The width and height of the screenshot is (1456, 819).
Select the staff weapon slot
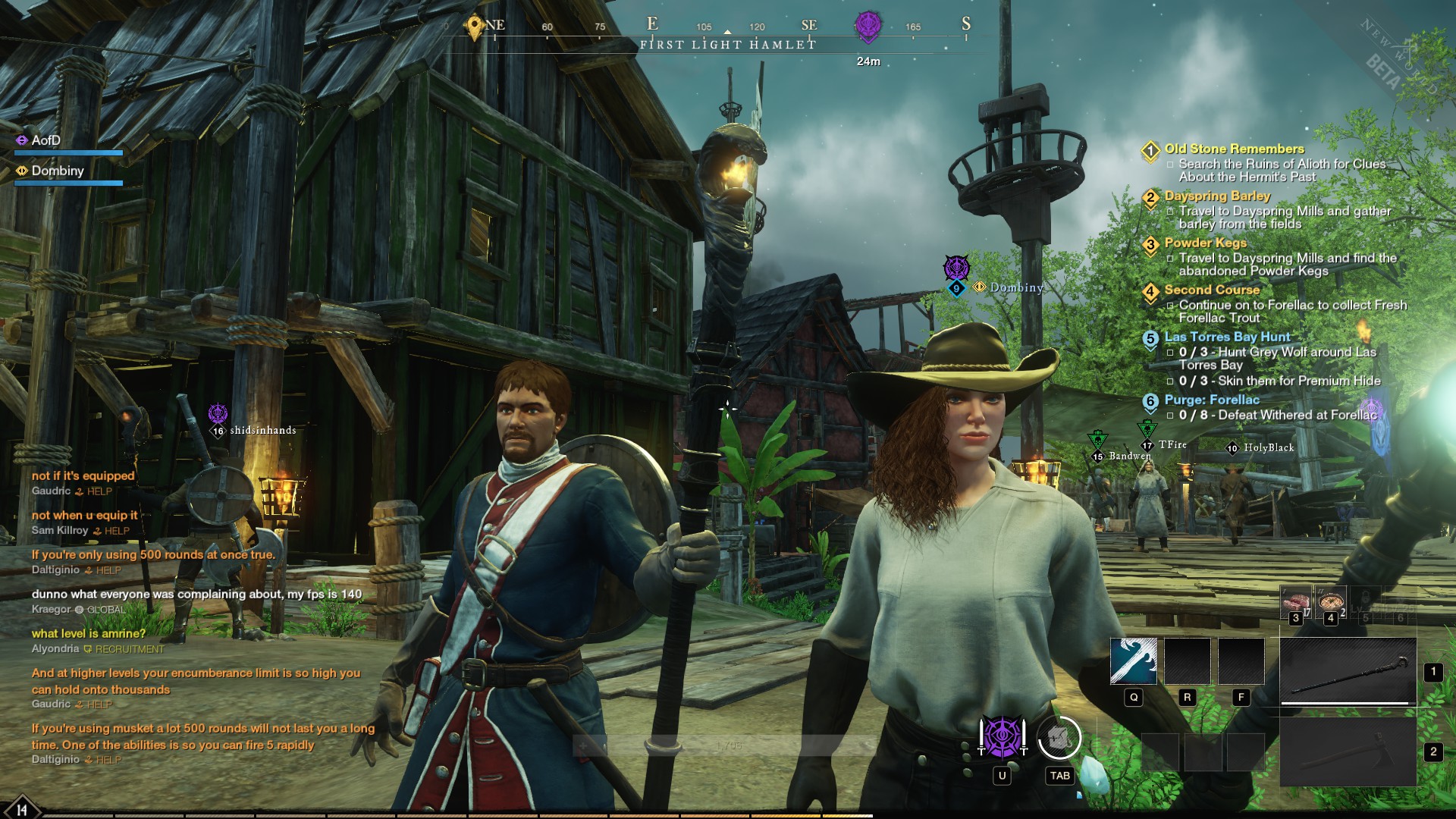tap(1348, 672)
